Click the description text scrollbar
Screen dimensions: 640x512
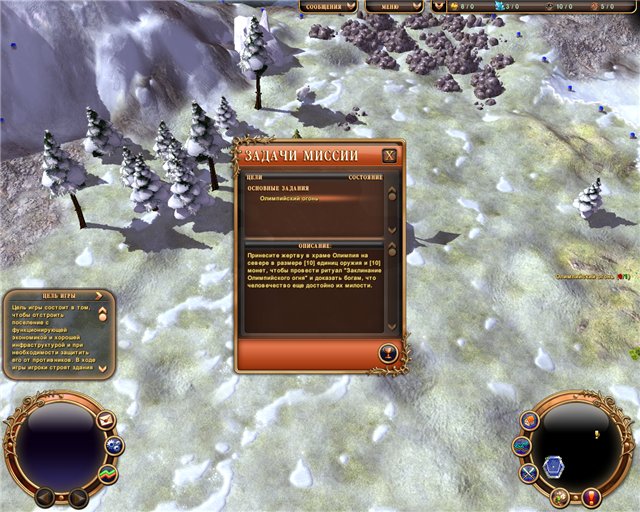(392, 290)
